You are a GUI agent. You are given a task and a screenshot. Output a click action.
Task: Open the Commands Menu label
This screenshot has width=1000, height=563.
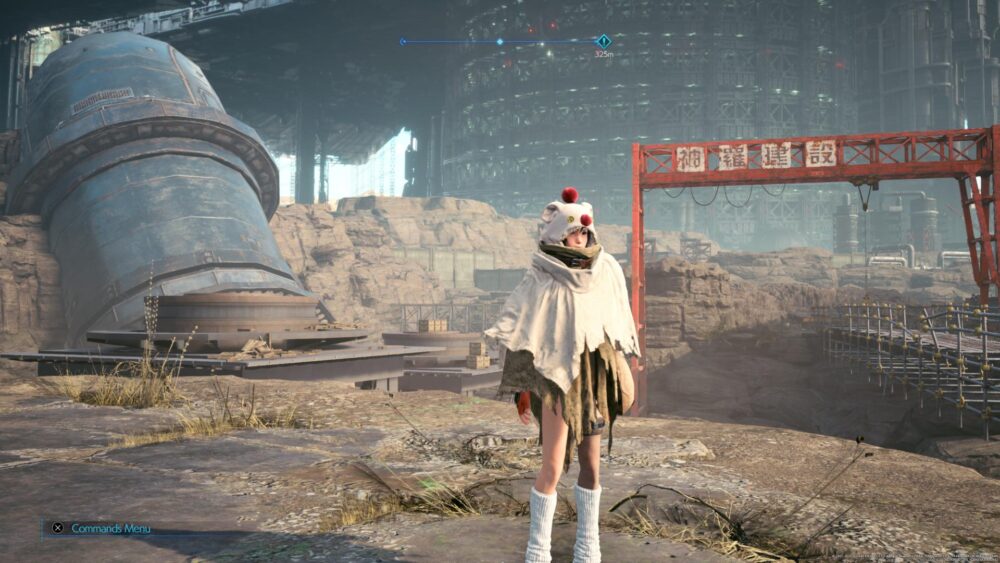[x=110, y=528]
